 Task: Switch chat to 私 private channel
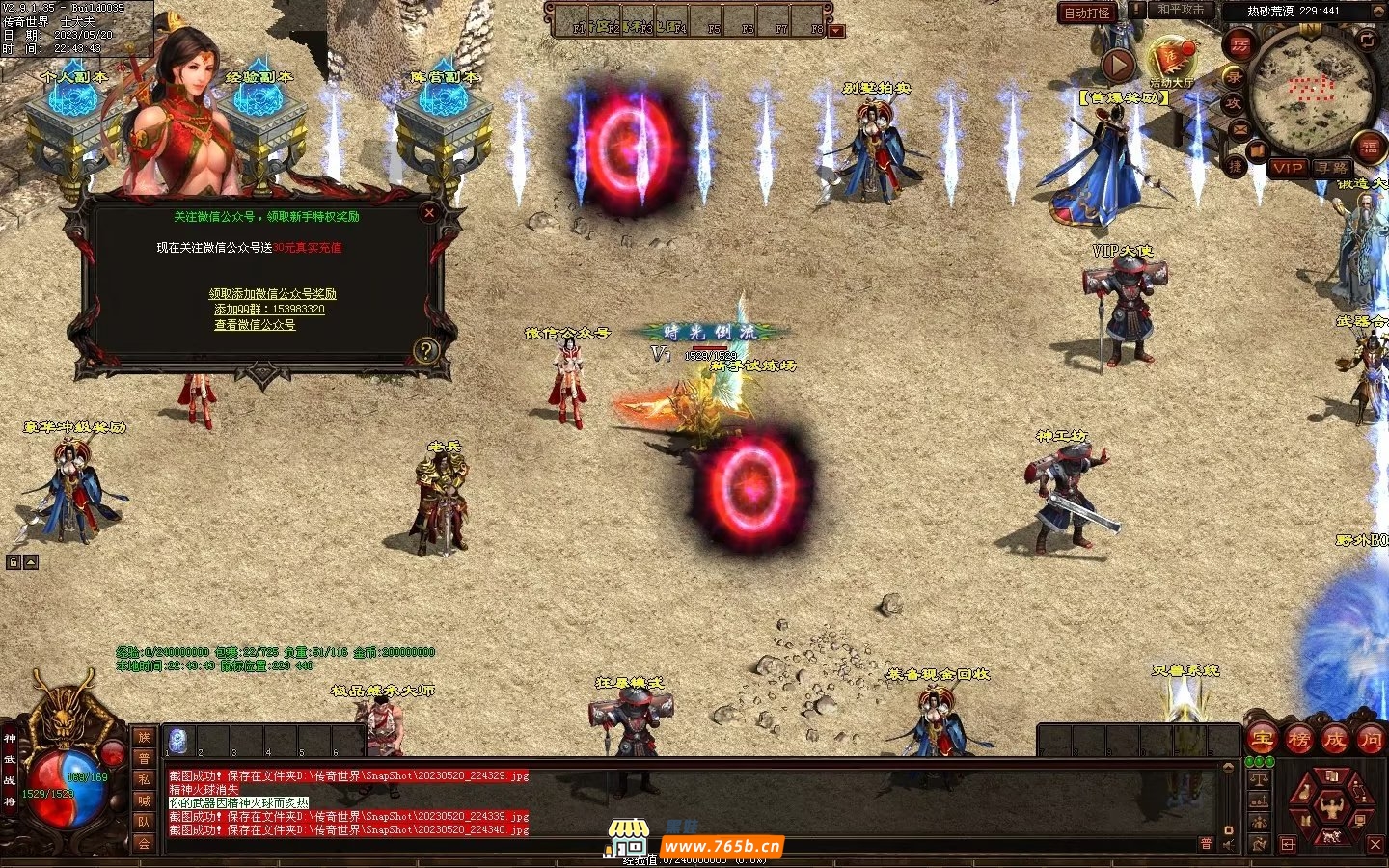(144, 779)
